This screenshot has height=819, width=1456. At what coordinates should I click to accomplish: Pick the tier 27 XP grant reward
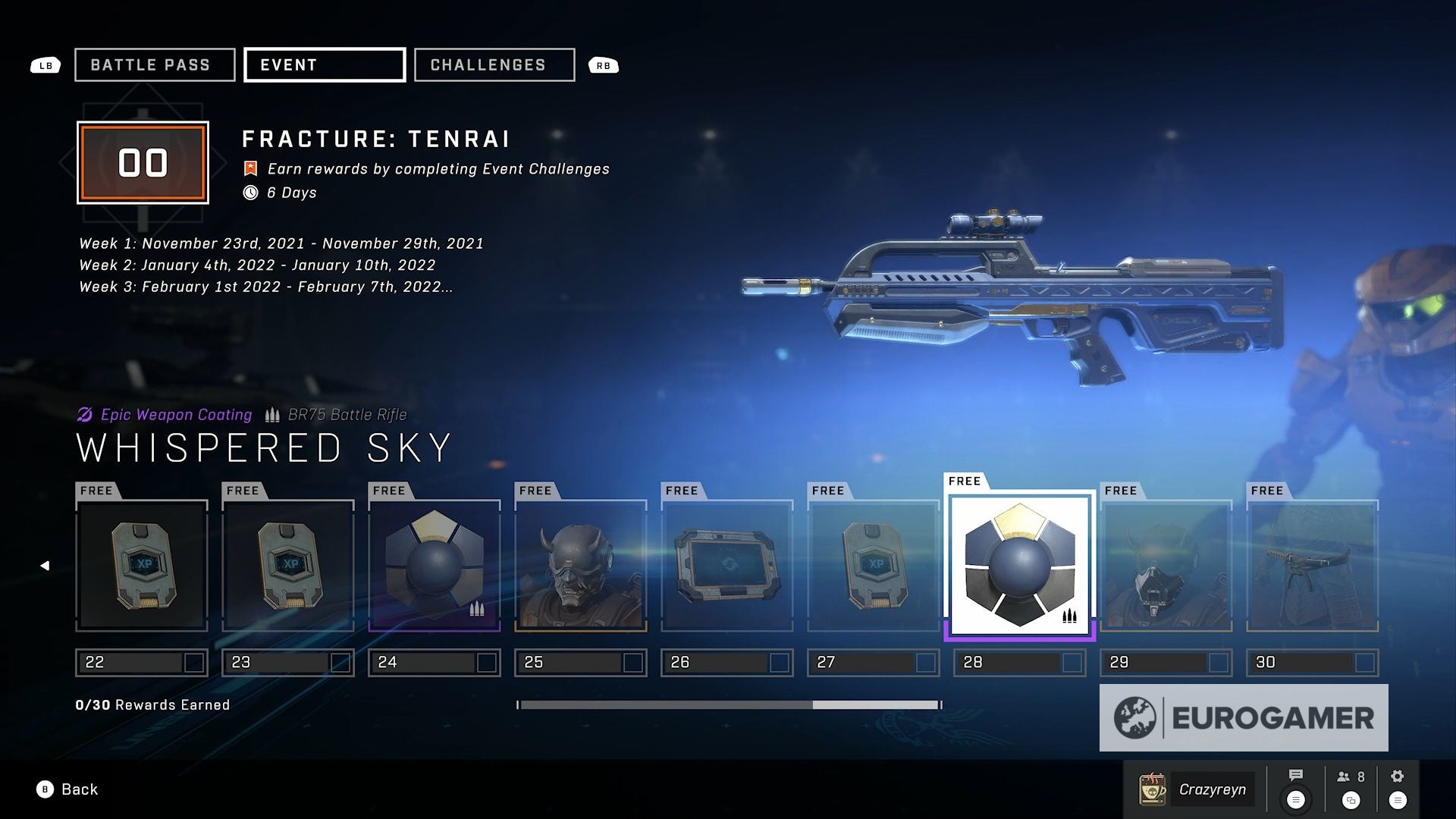(874, 566)
